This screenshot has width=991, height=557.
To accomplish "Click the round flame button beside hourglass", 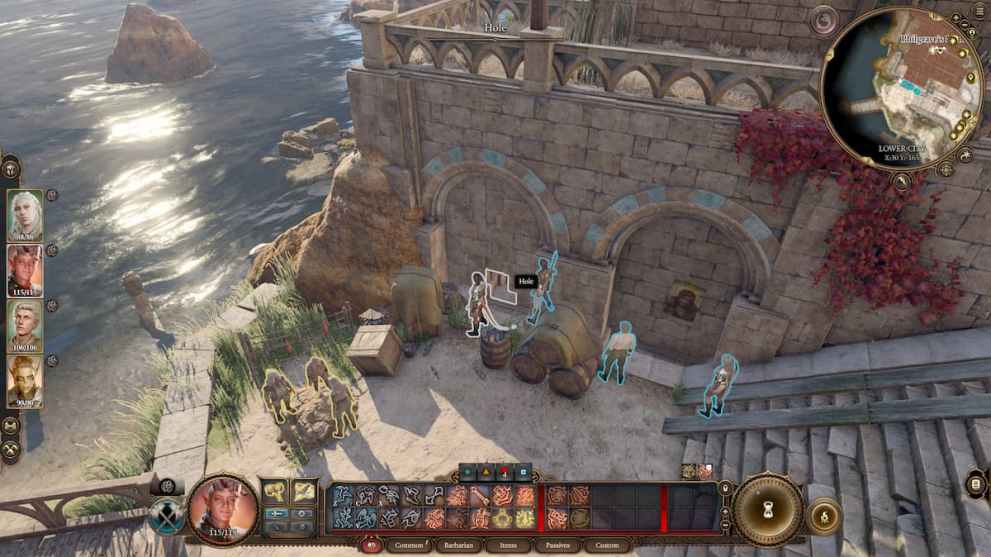I will pos(823,517).
